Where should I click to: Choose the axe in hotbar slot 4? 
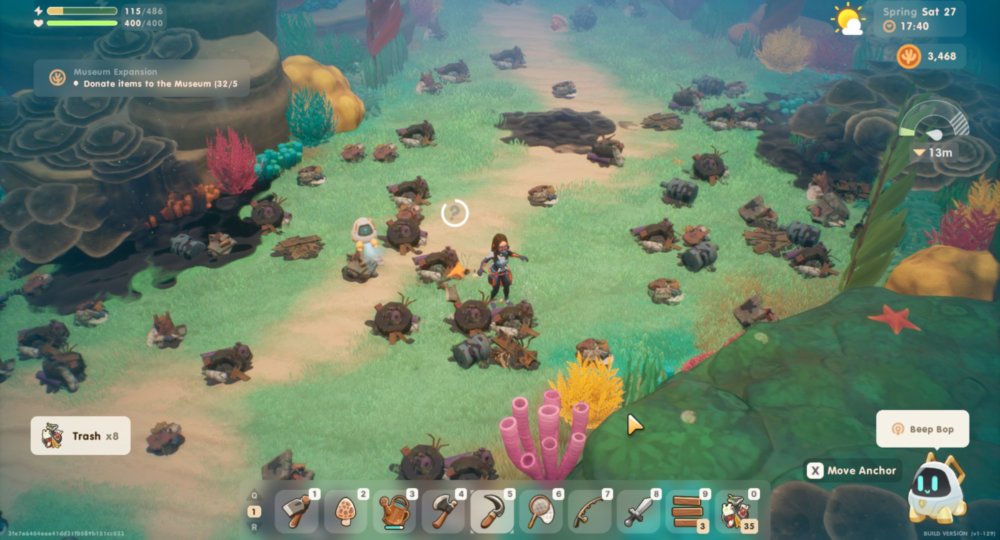[x=444, y=512]
